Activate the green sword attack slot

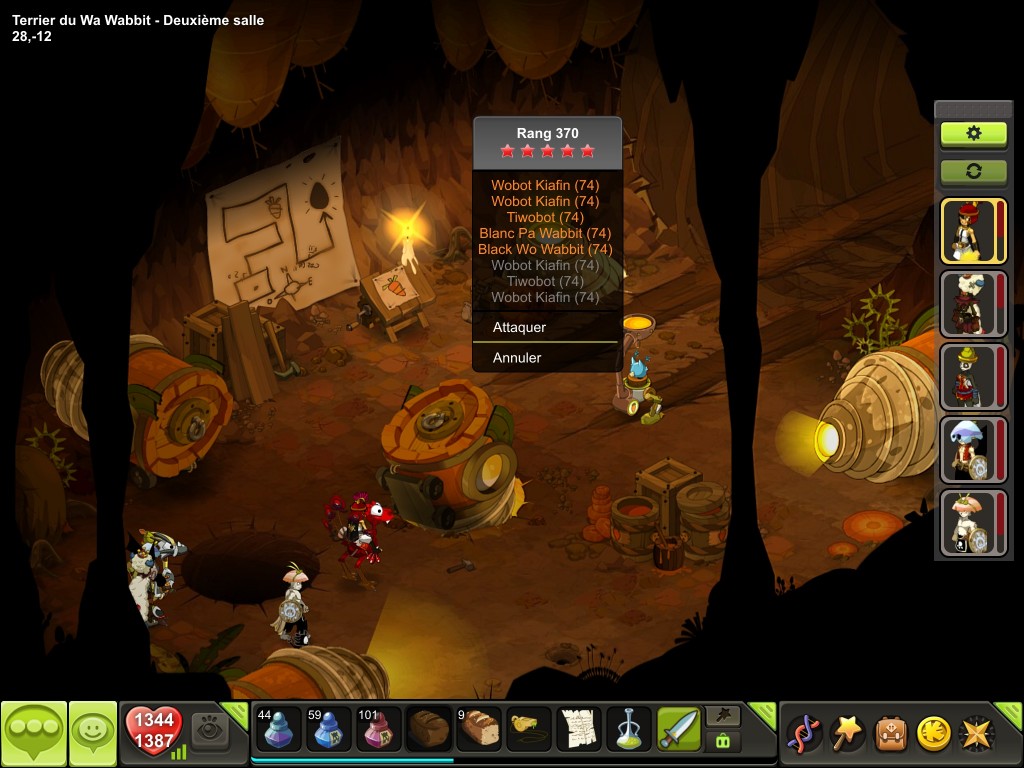679,729
